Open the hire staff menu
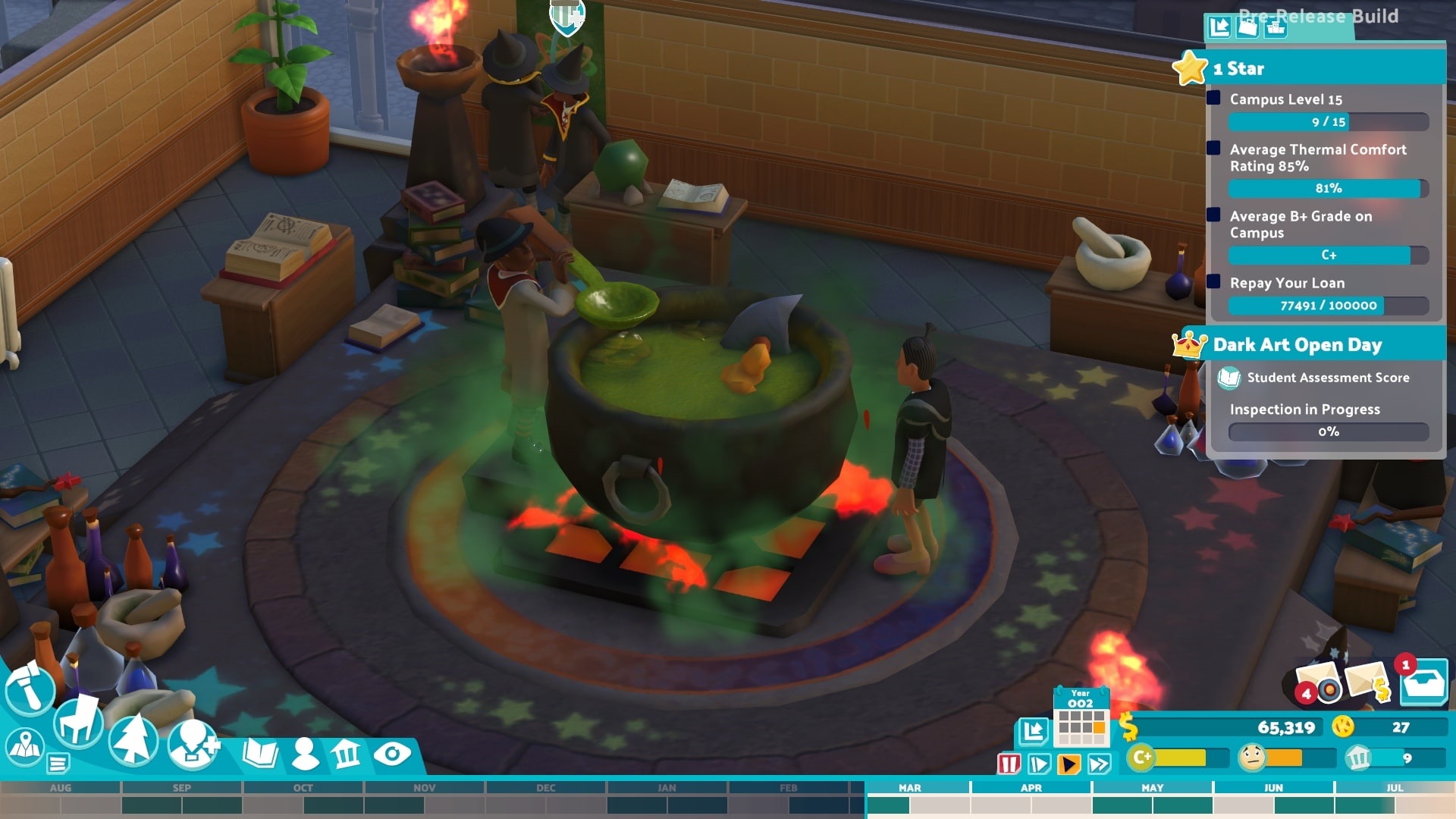The height and width of the screenshot is (819, 1456). point(193,743)
